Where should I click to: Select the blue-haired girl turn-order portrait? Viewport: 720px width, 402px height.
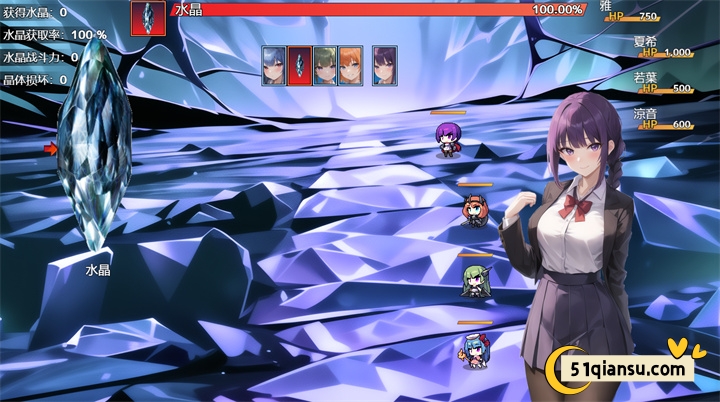coord(274,65)
